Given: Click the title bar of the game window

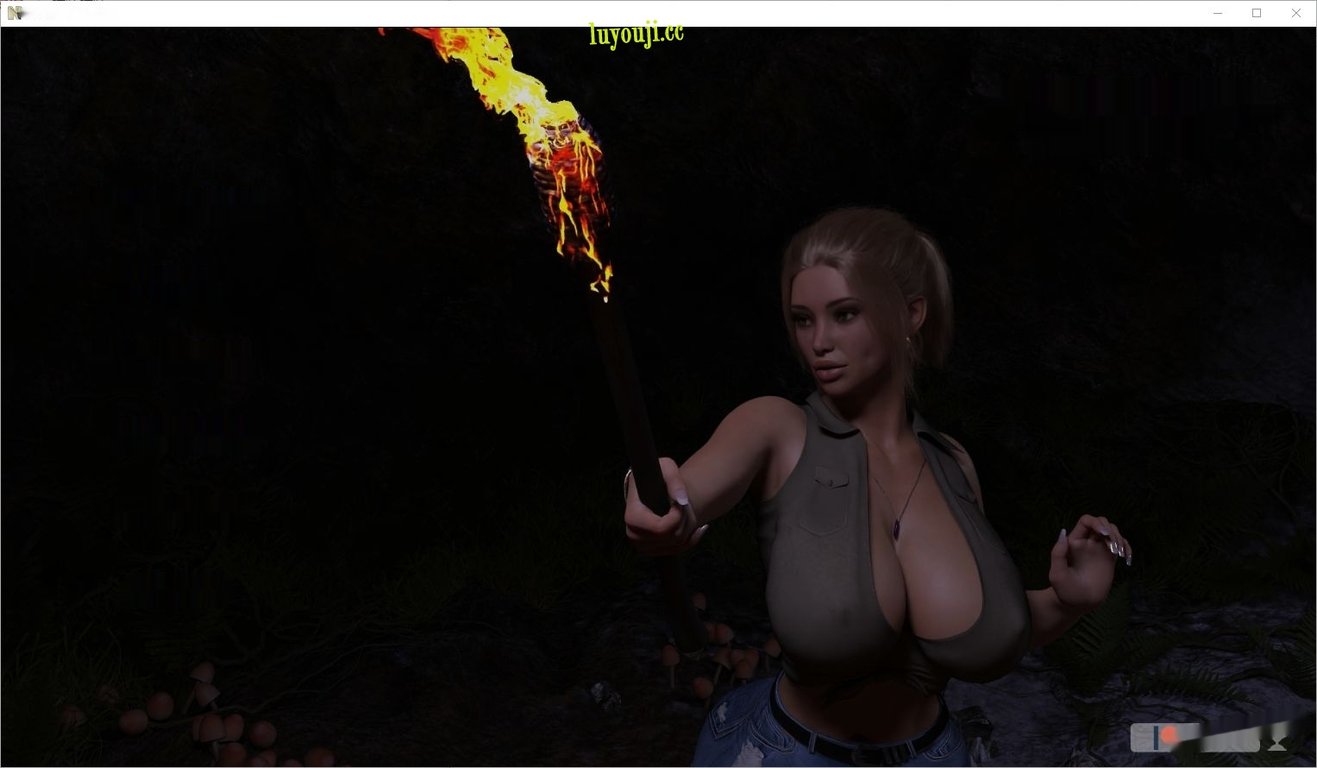Looking at the screenshot, I should [600, 12].
